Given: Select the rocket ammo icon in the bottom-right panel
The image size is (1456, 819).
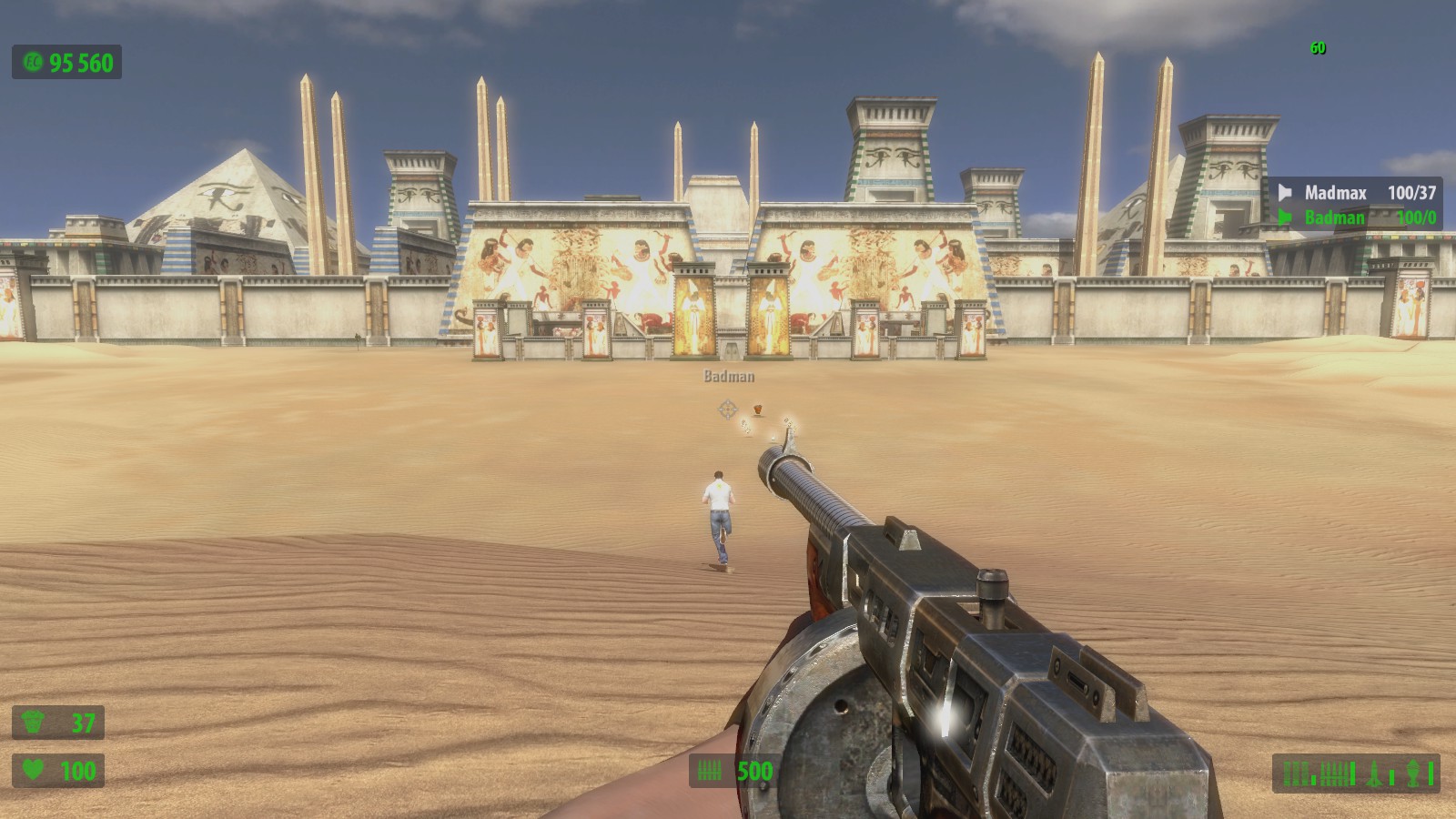Looking at the screenshot, I should click(x=1372, y=773).
